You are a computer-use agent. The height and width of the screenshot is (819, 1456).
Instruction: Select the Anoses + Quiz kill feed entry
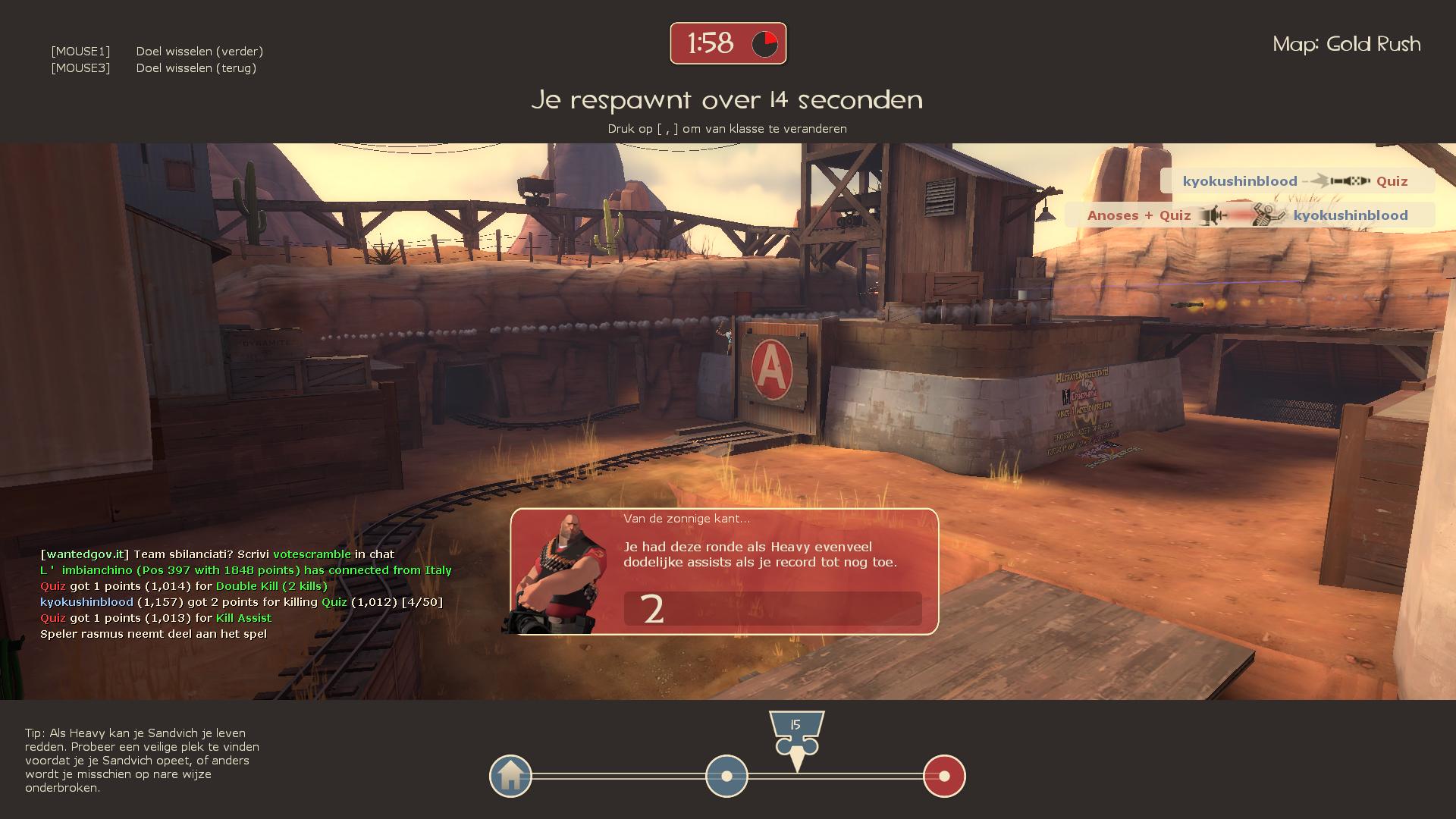(1248, 215)
